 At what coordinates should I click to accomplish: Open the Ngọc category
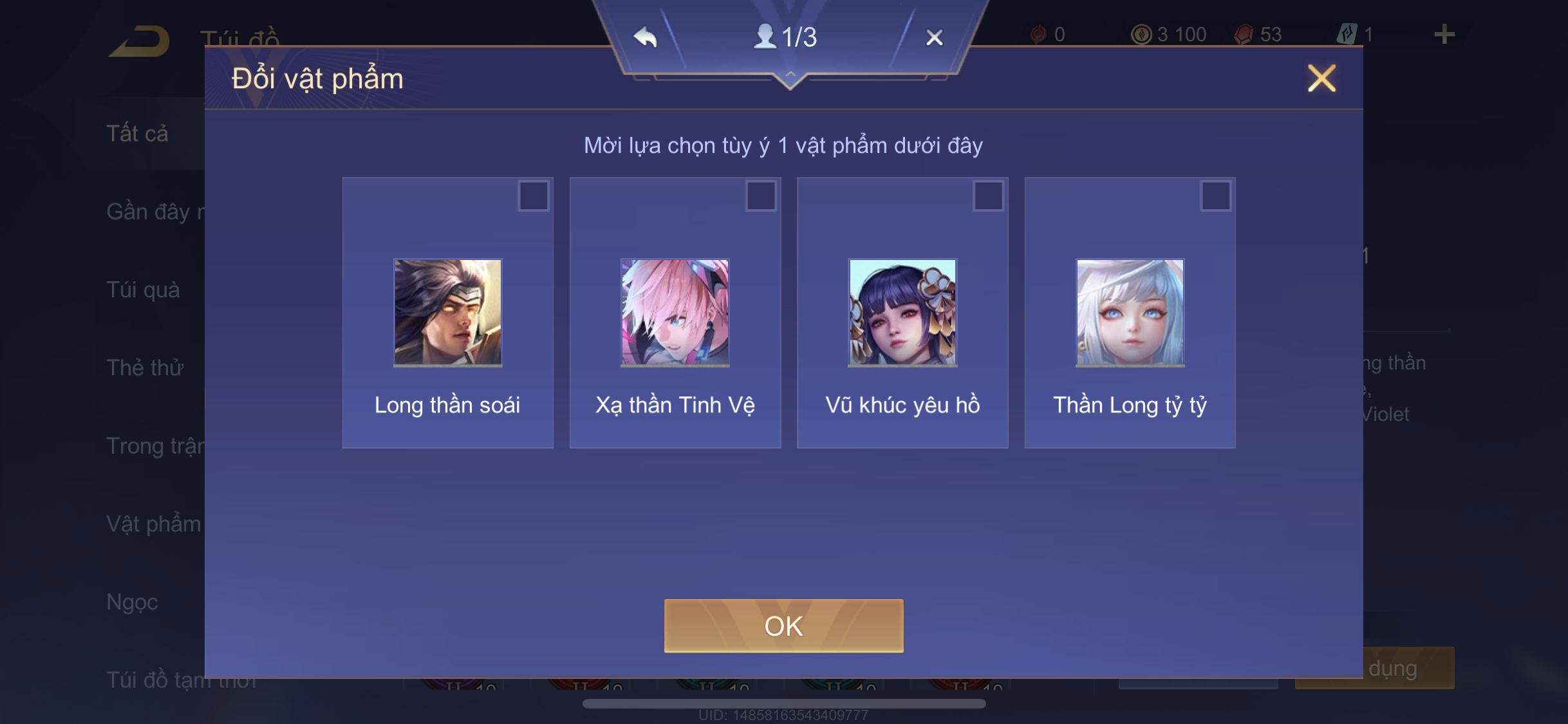coord(132,602)
